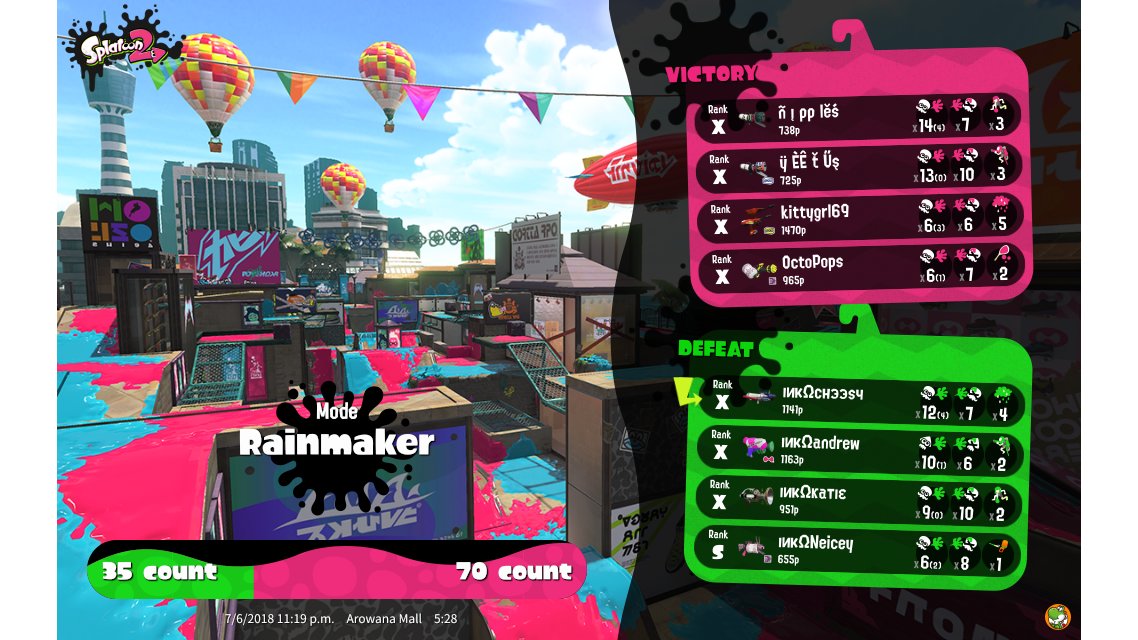This screenshot has width=1138, height=640.
Task: Pick the victory-team player with 725p
Action: tap(860, 167)
